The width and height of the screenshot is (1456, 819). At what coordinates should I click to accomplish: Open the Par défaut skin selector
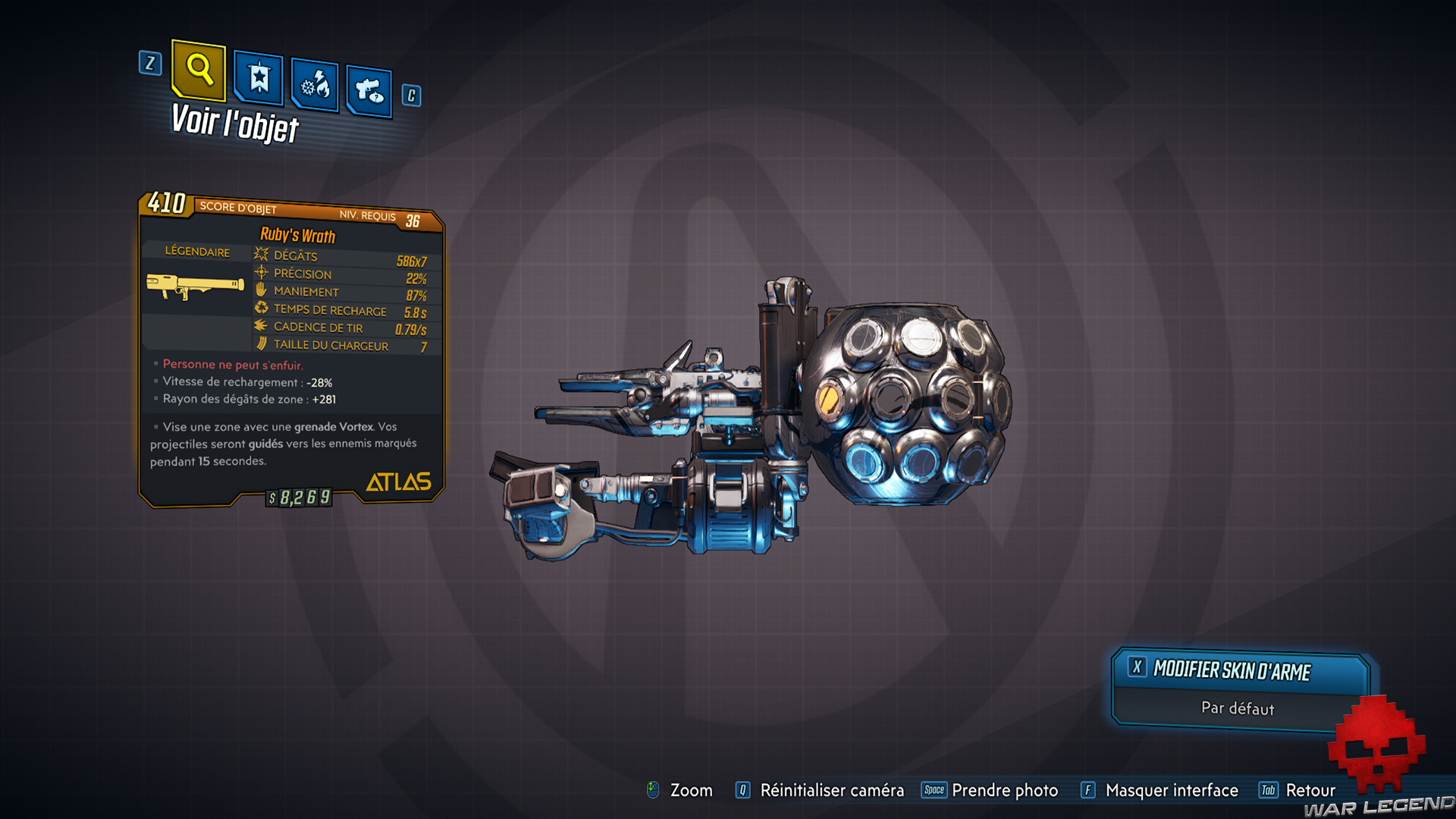(1236, 709)
